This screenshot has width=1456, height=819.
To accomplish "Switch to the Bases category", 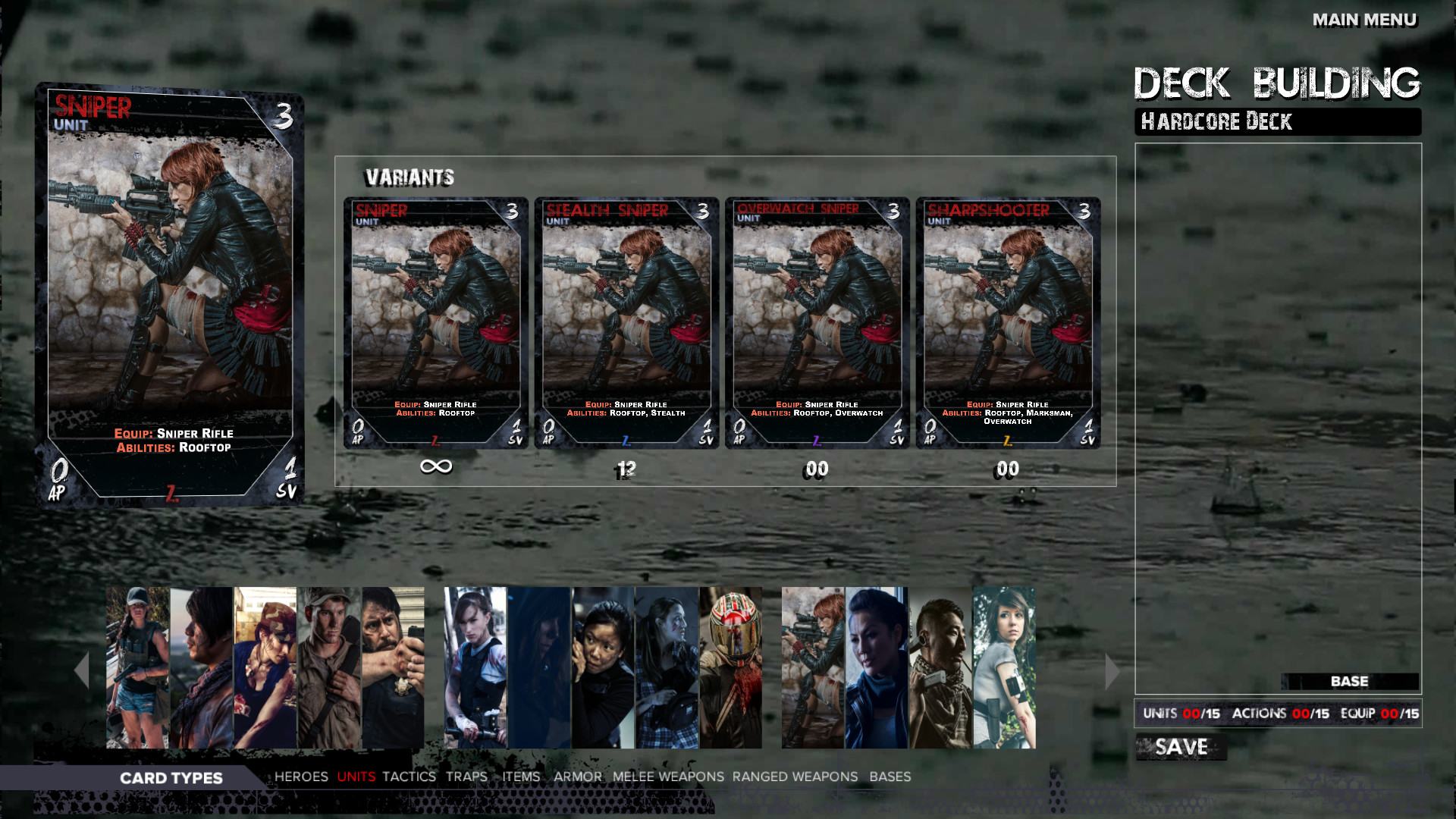I will tap(890, 777).
